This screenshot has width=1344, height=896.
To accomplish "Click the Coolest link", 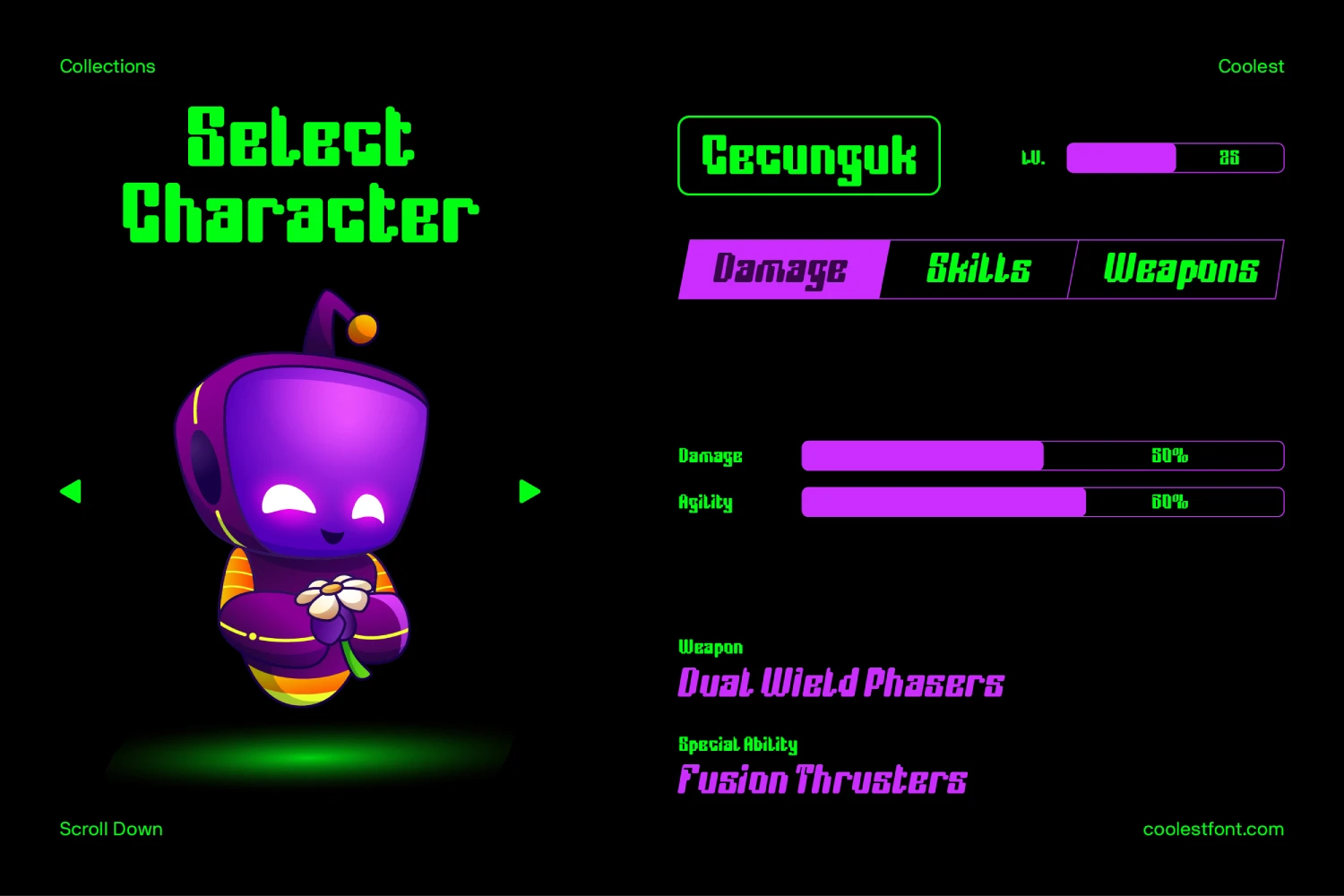I will 1251,65.
